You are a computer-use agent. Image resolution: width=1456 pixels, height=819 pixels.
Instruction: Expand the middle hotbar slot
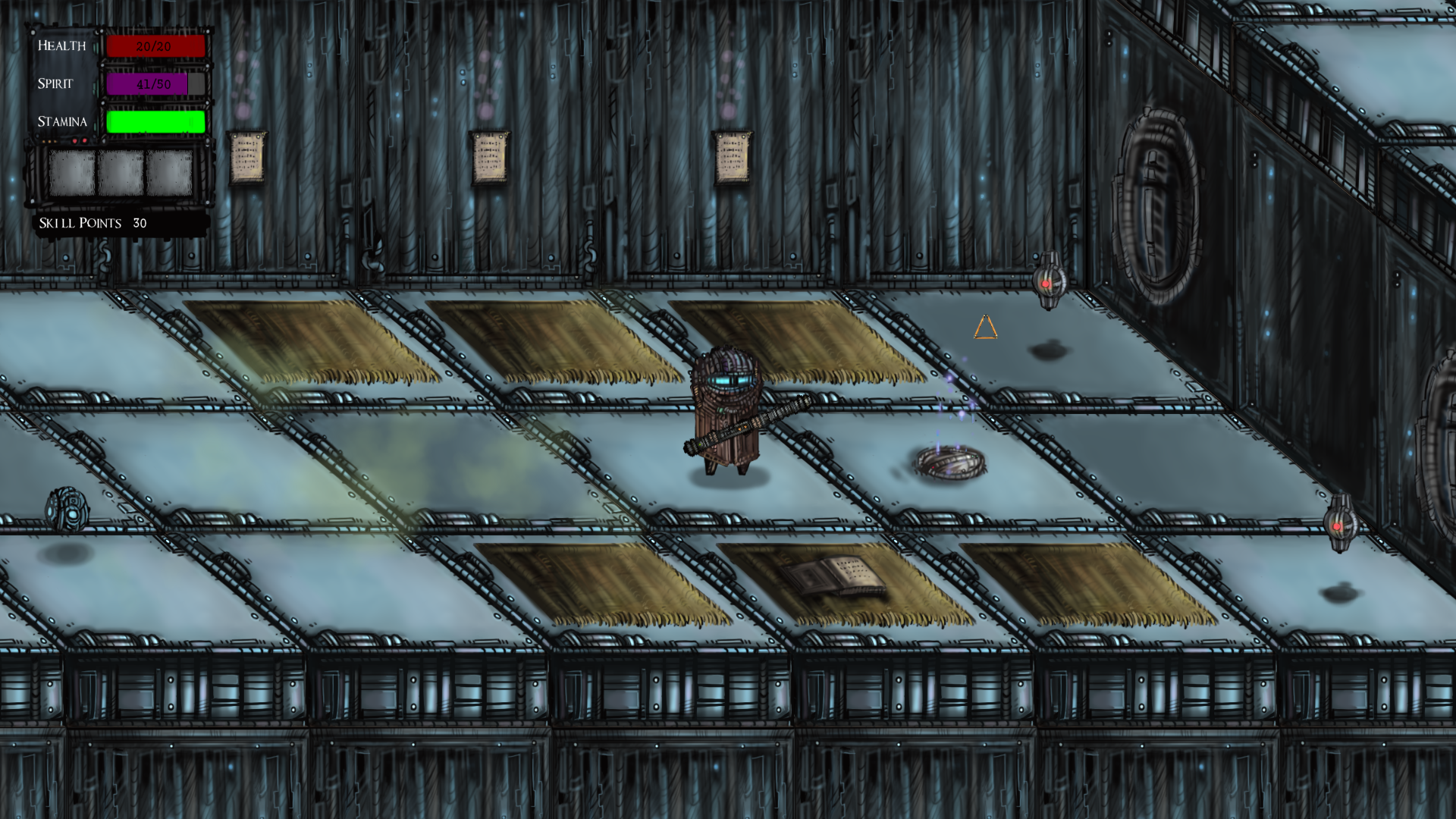pos(122,172)
